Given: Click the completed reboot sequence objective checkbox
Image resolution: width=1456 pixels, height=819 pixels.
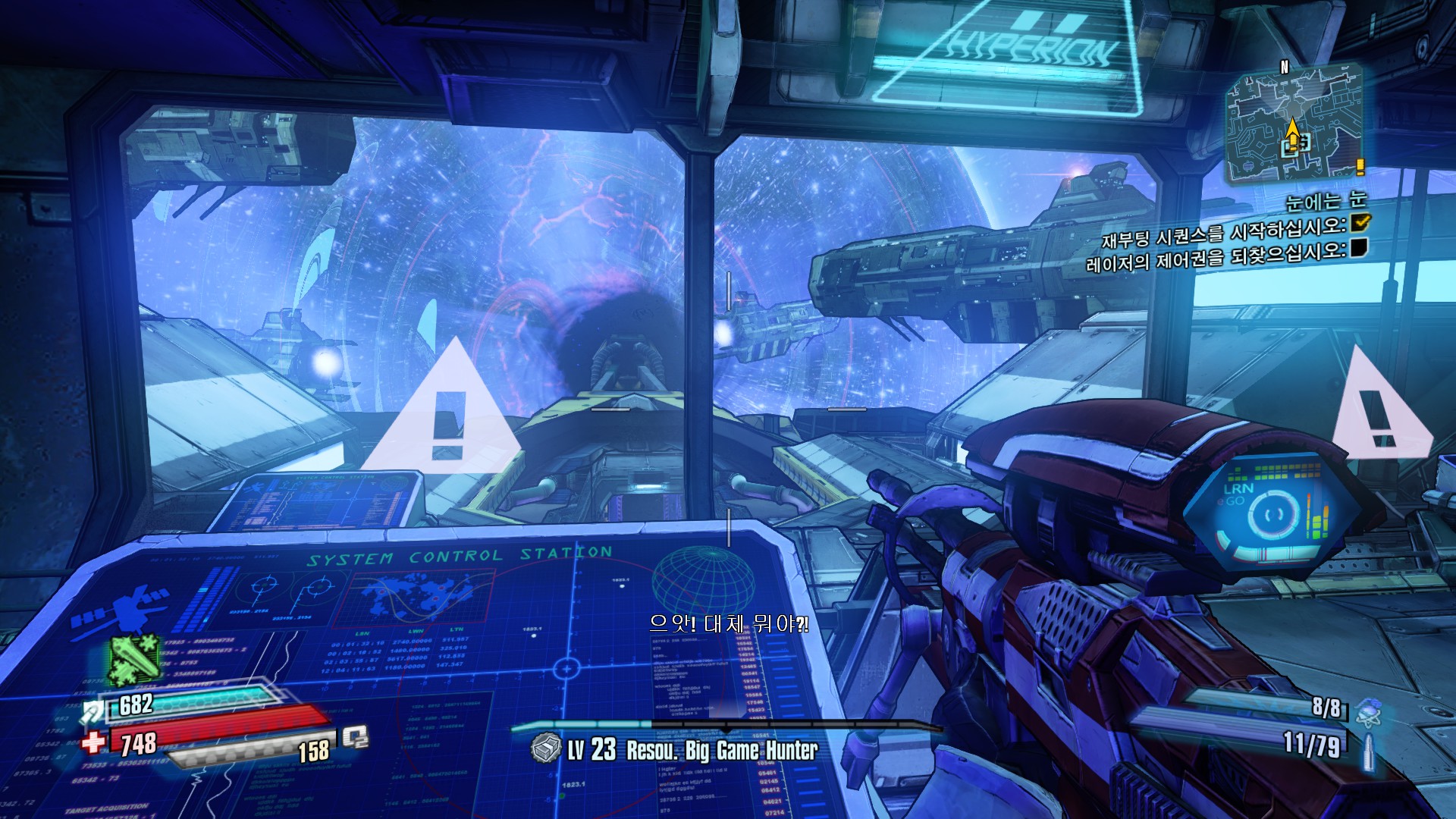Looking at the screenshot, I should point(1360,221).
